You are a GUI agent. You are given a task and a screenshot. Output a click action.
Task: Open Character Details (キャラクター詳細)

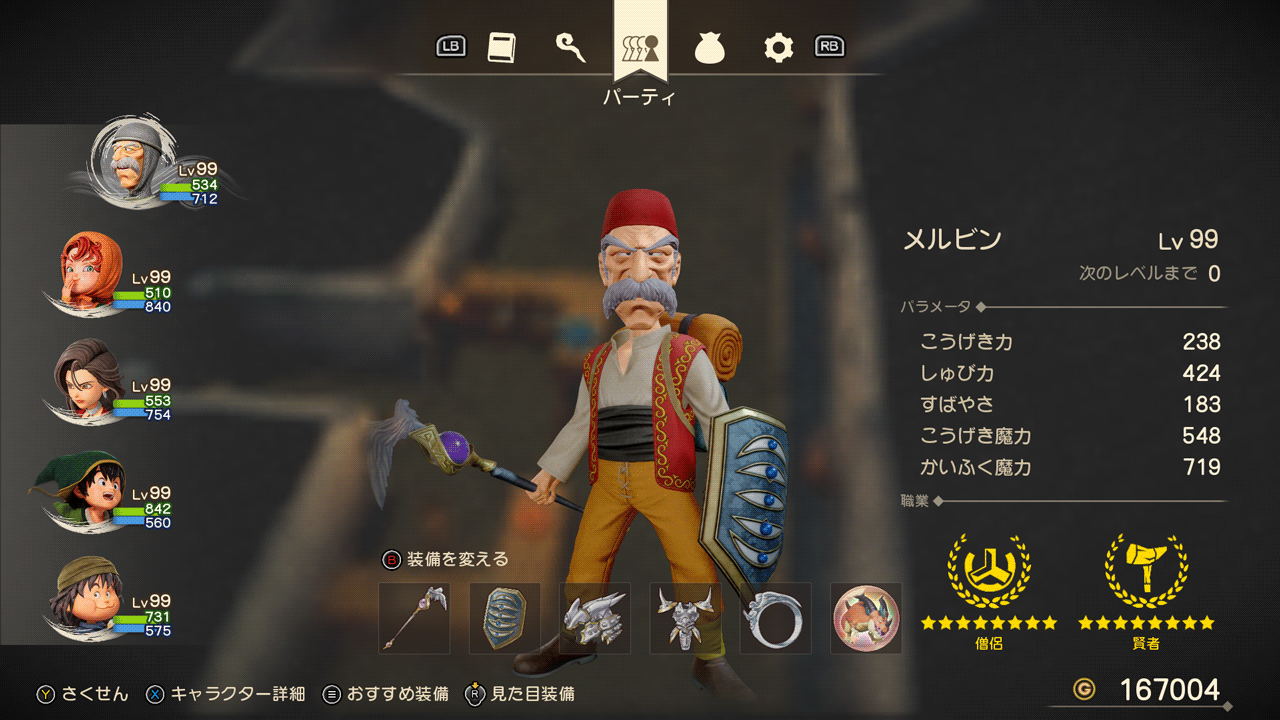227,694
